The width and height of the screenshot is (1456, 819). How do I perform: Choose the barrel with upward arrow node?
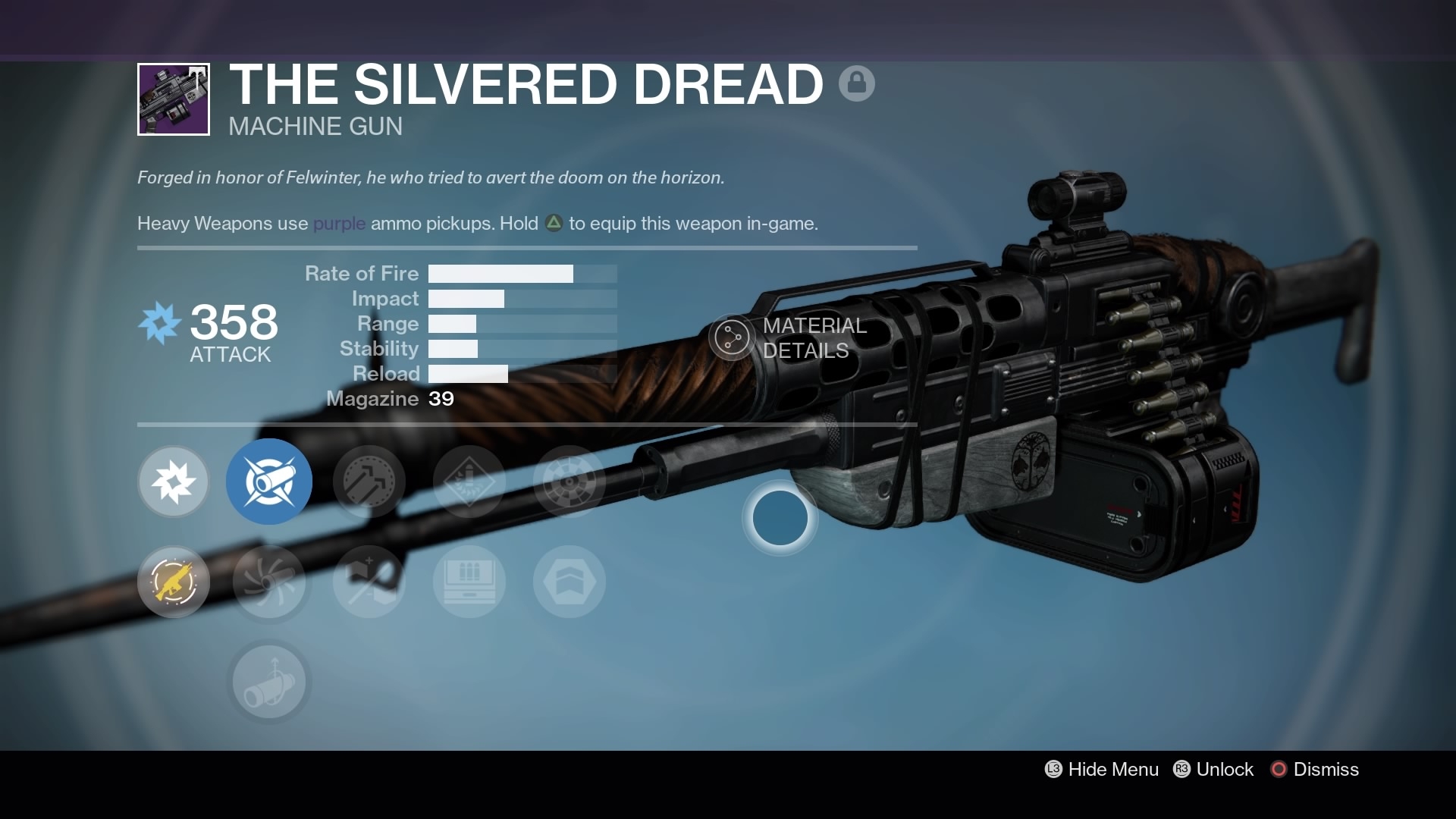coord(269,682)
